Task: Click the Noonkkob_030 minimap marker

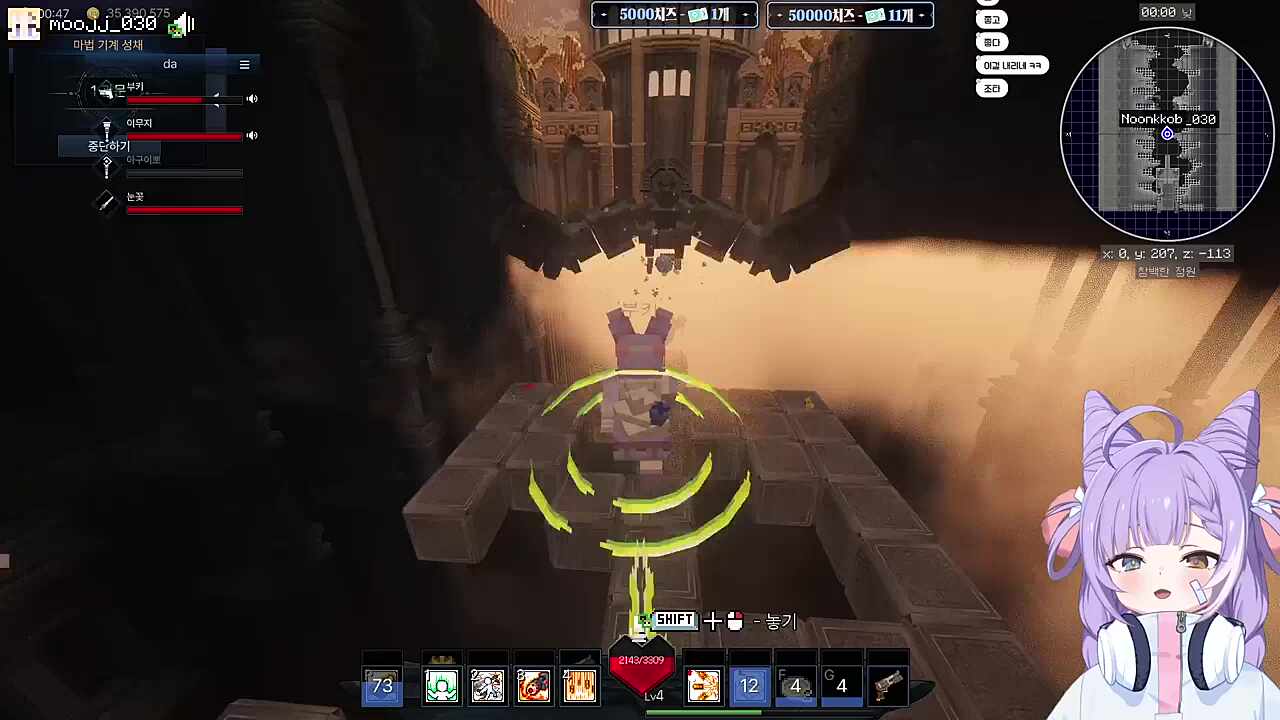Action: tap(1167, 133)
